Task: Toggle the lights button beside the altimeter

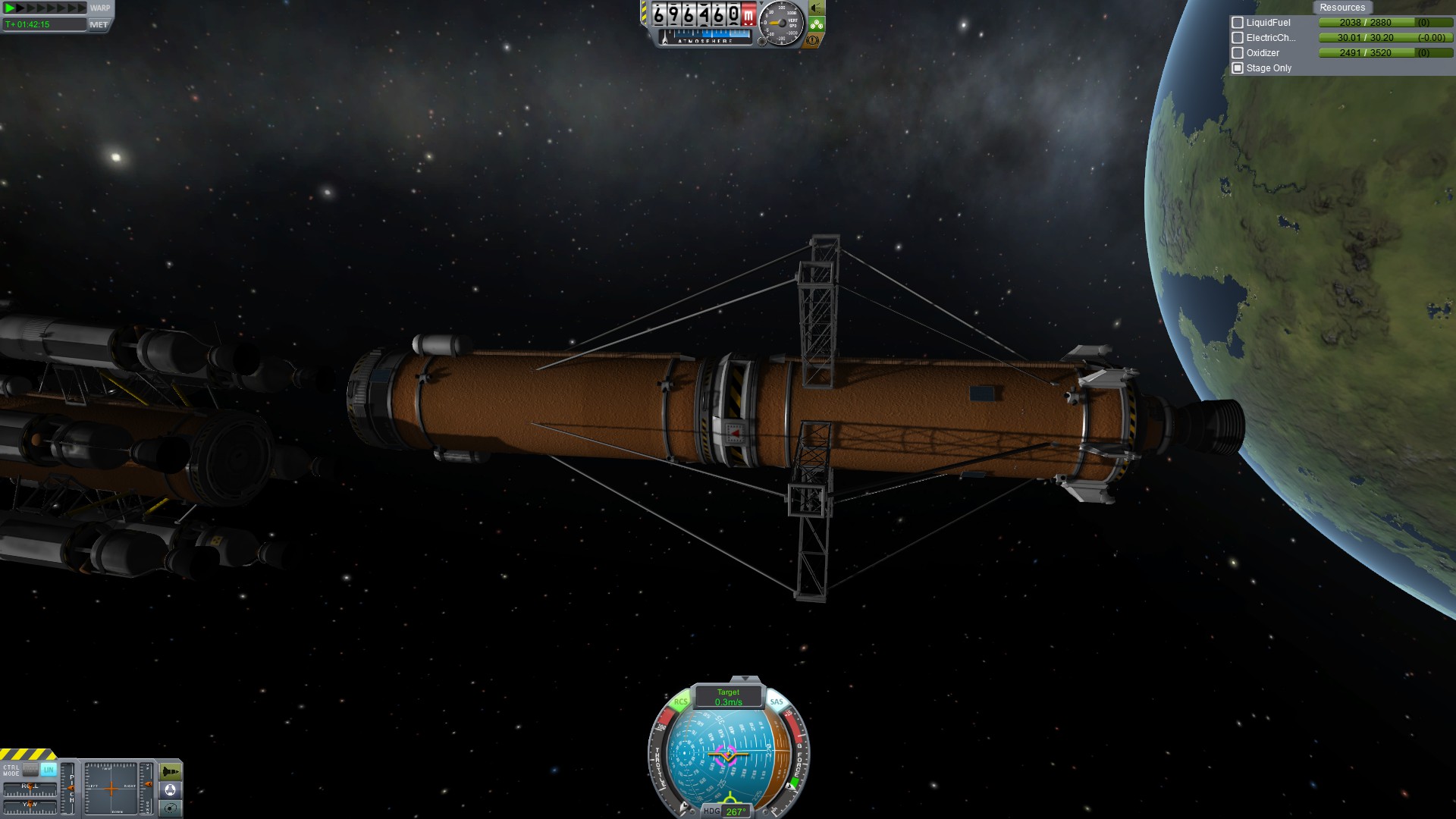Action: pos(816,8)
